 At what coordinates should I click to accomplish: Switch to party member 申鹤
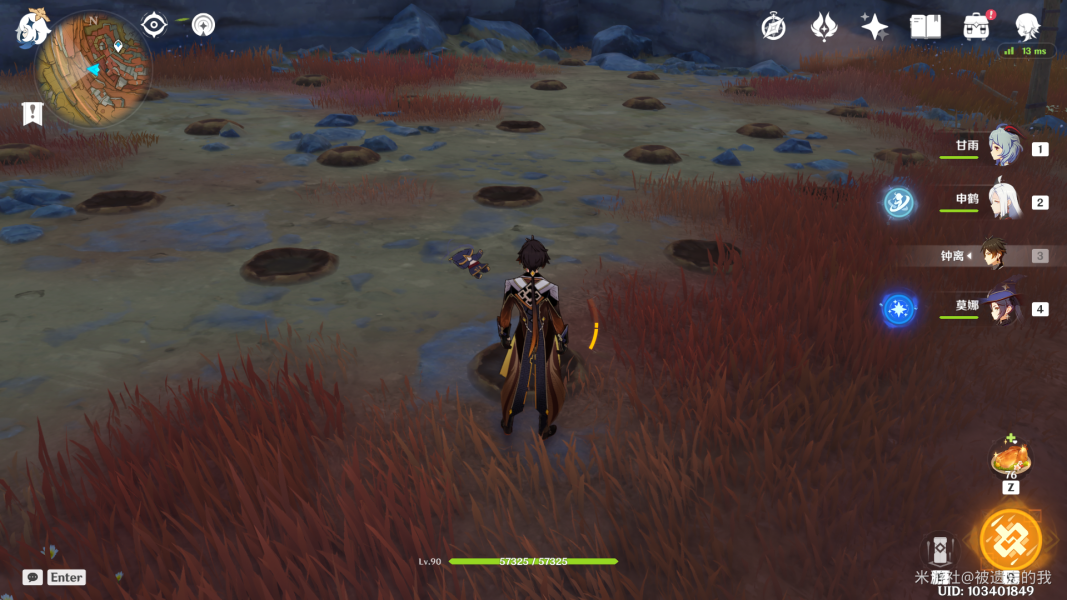point(1003,201)
